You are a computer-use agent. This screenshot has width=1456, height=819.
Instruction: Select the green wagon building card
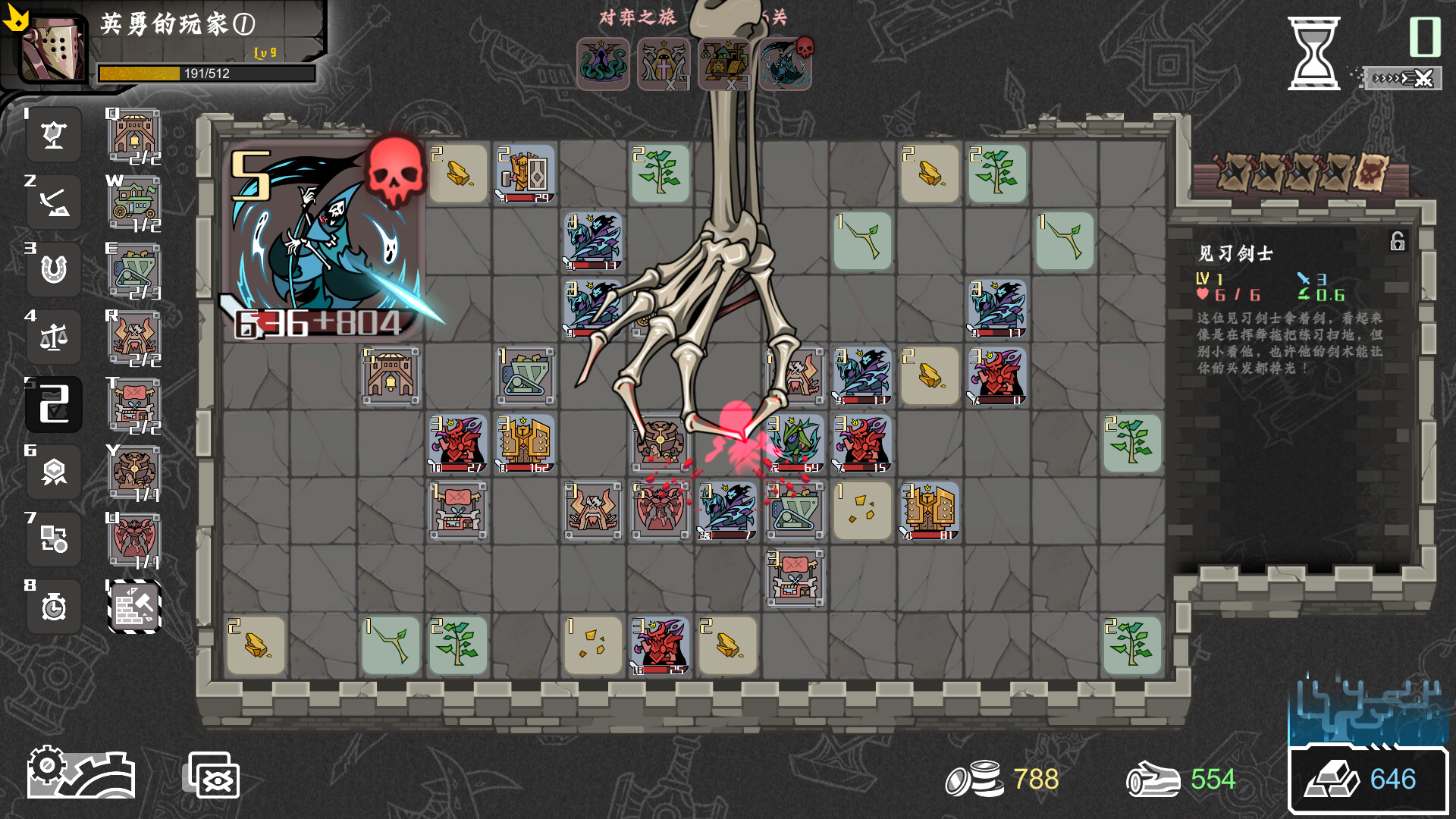134,202
